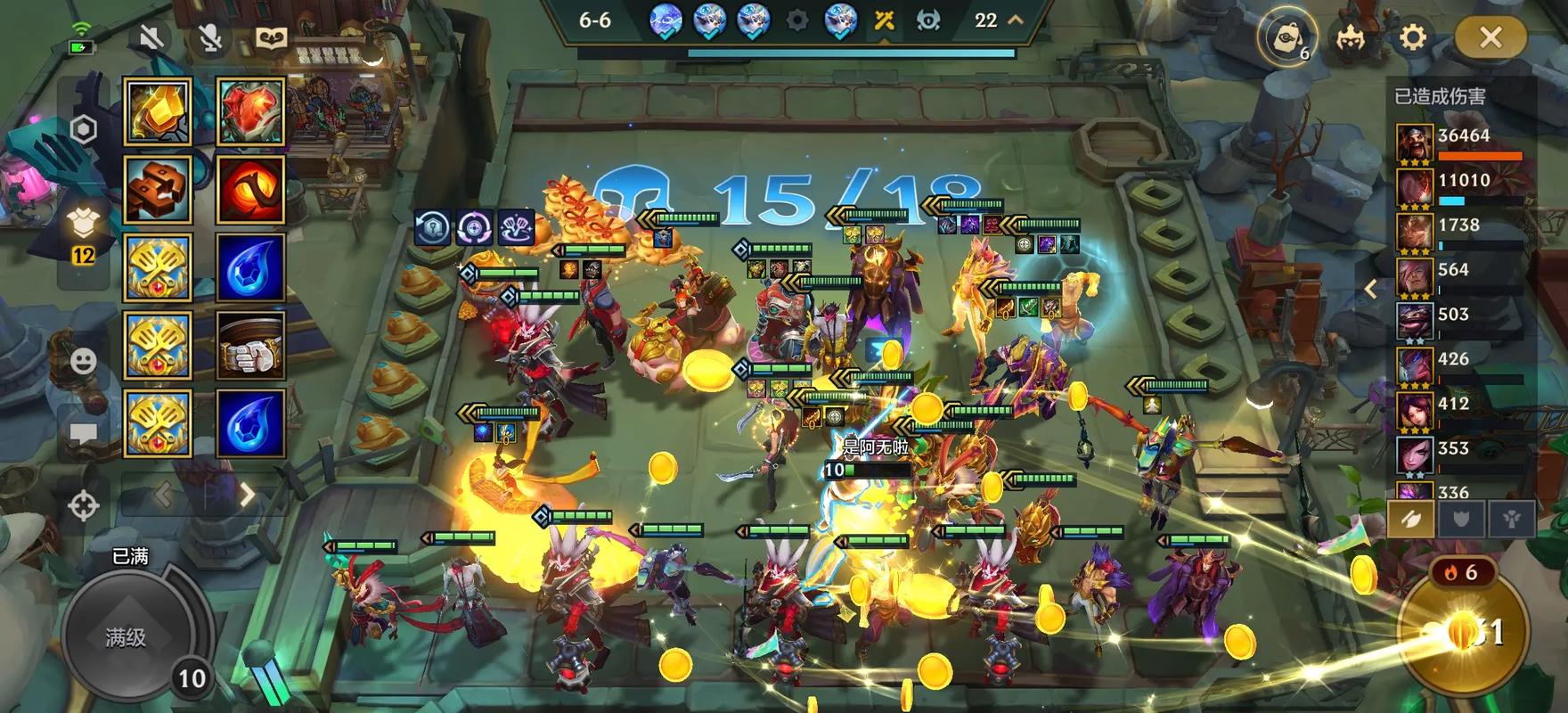Toggle the muted microphone icon
Viewport: 1568px width, 713px height.
pos(210,38)
